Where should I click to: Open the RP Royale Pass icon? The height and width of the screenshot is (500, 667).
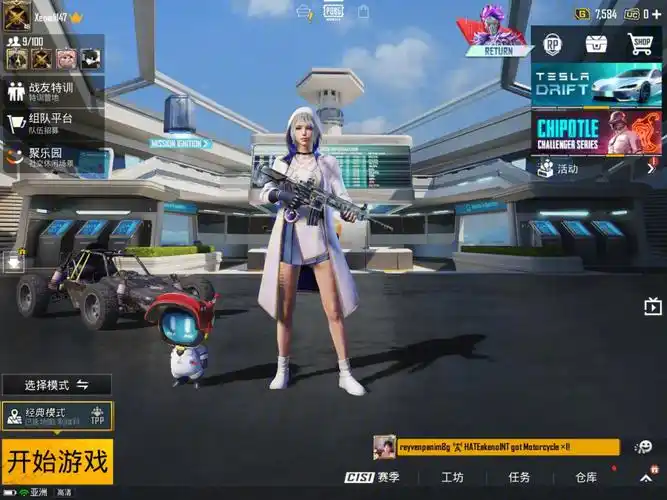[552, 44]
